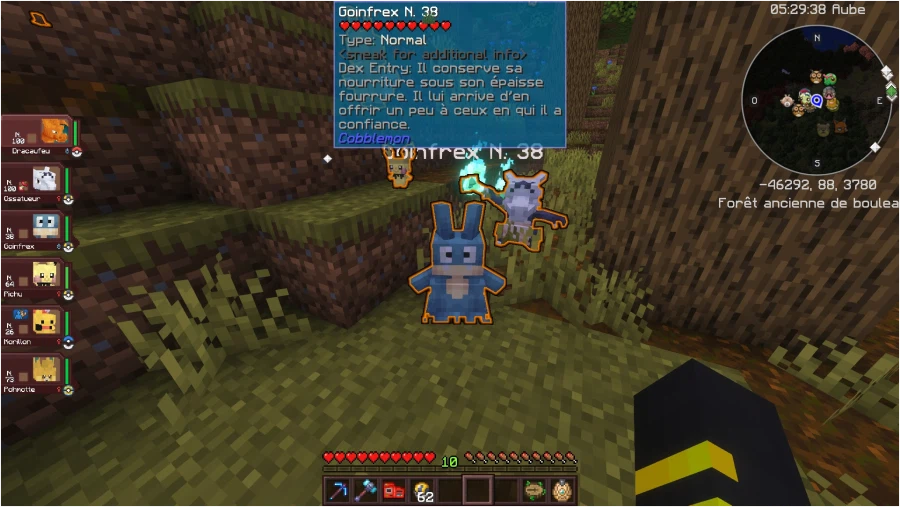The image size is (900, 507).
Task: Click the circular minimap
Action: pos(817,100)
